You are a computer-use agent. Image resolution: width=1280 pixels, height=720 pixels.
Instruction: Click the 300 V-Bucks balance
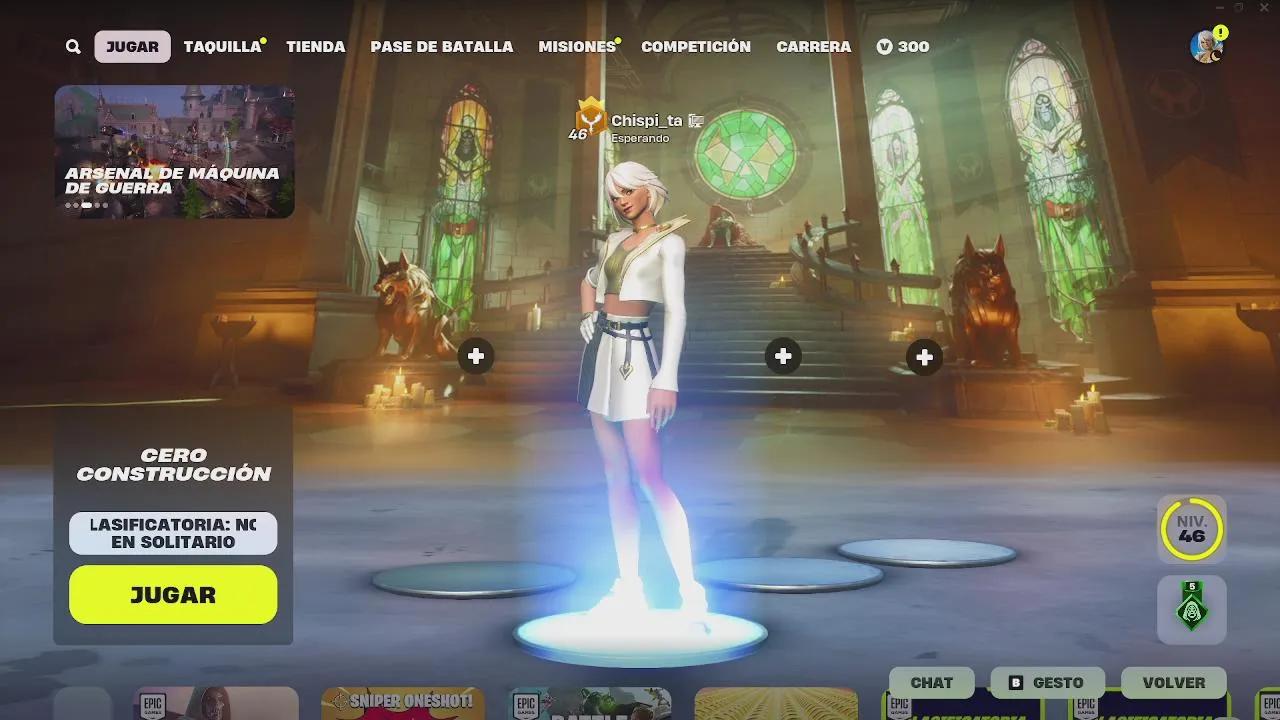[903, 47]
